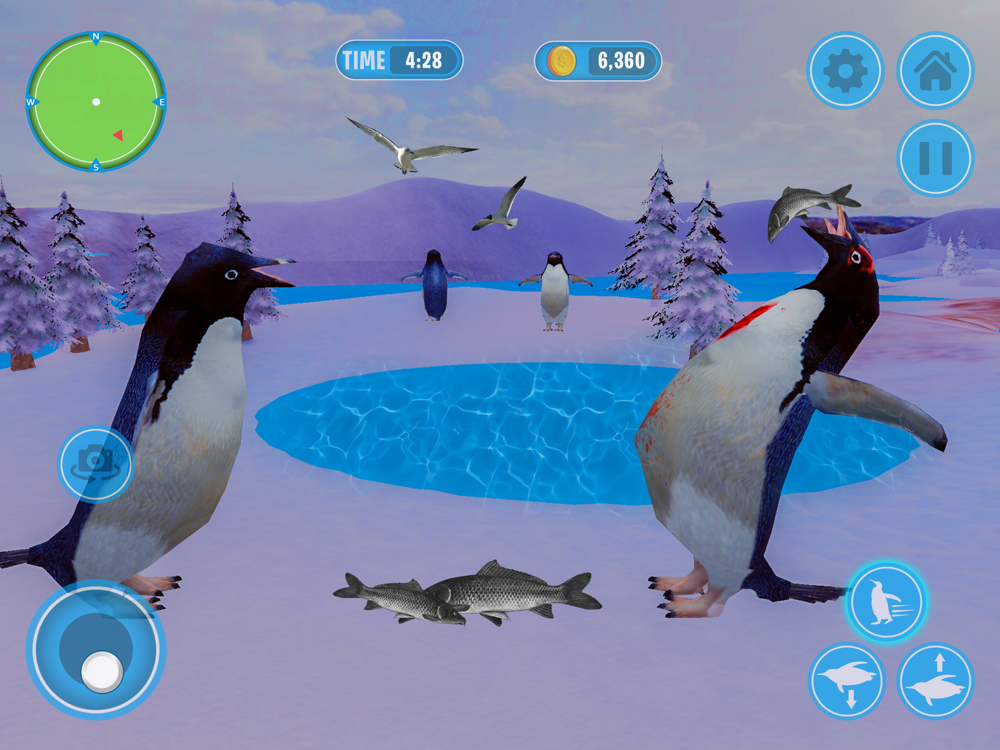Switch camera view with camera icon
The width and height of the screenshot is (1000, 750).
(x=95, y=464)
